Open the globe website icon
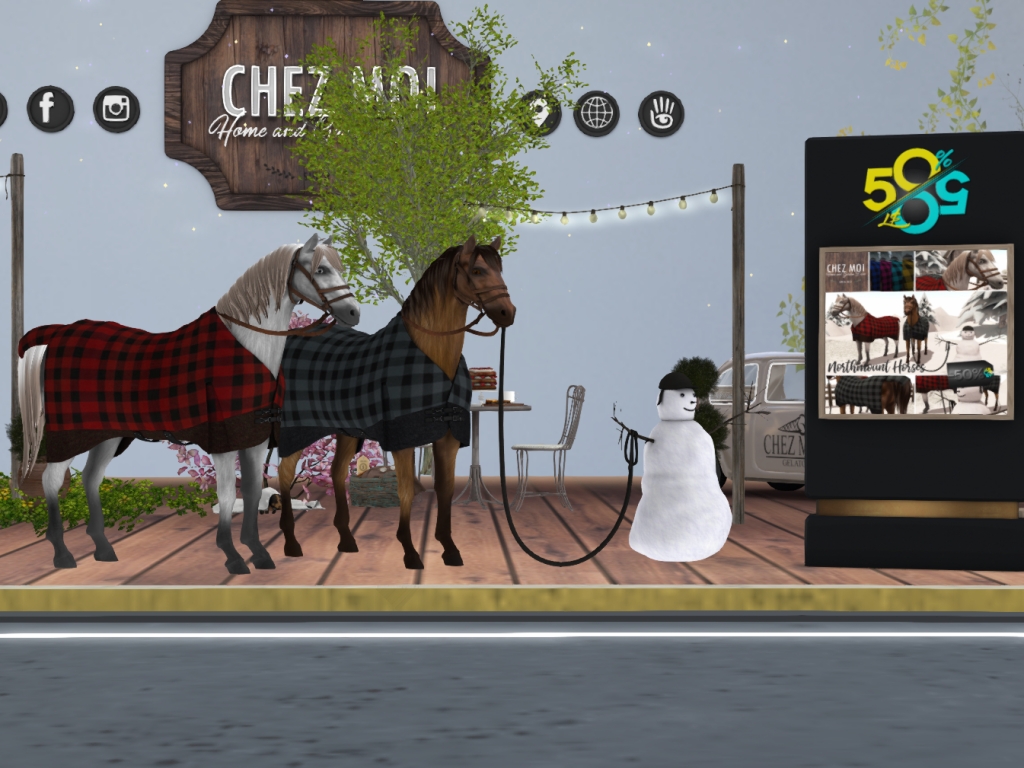 pos(596,113)
